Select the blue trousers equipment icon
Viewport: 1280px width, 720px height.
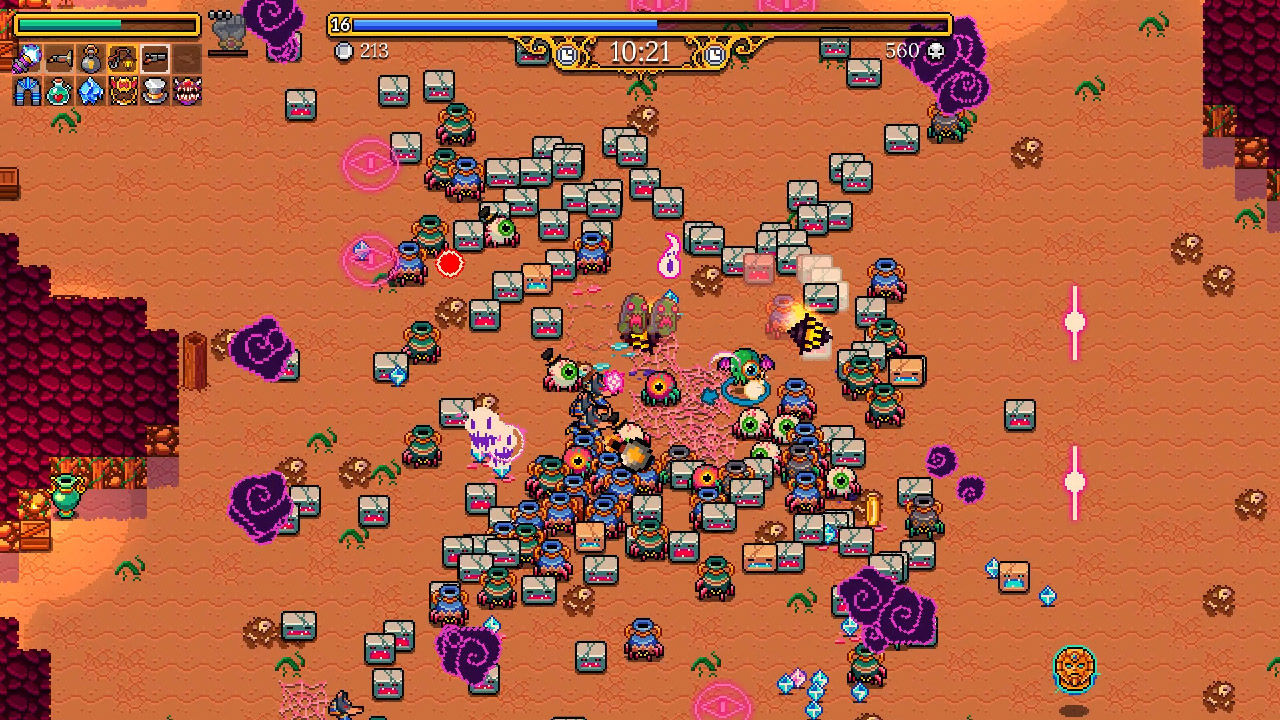pos(27,91)
